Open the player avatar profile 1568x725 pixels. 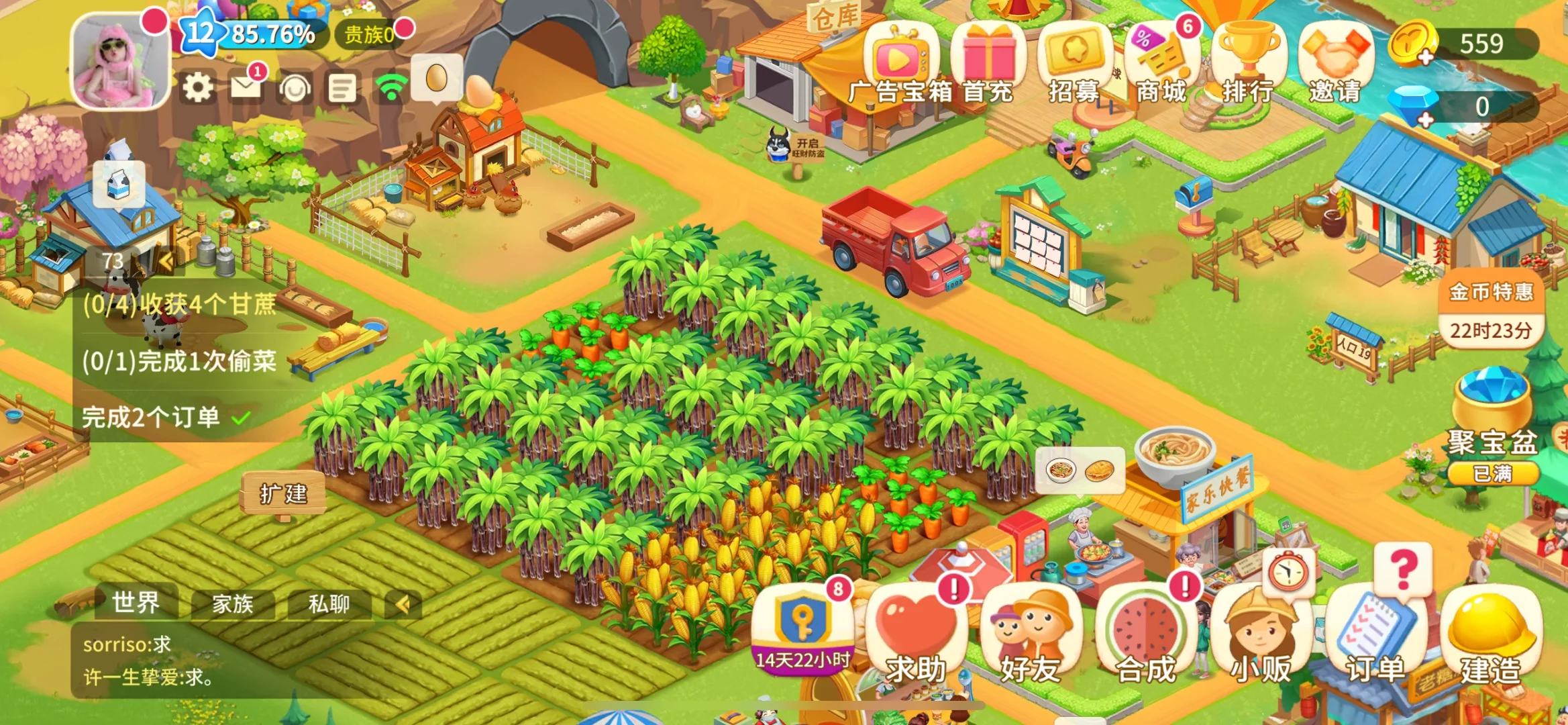click(120, 62)
